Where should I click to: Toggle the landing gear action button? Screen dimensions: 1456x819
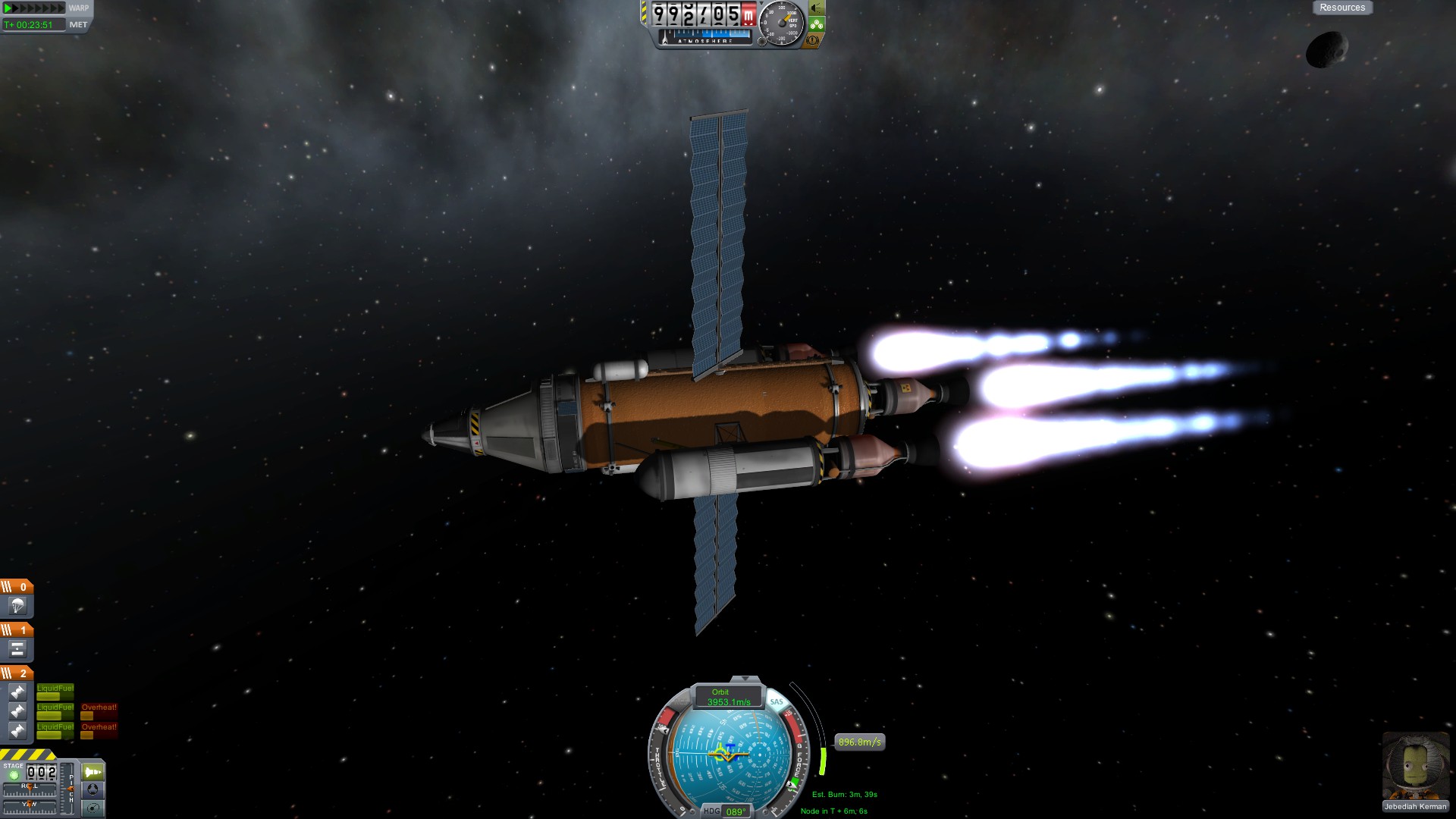click(817, 24)
